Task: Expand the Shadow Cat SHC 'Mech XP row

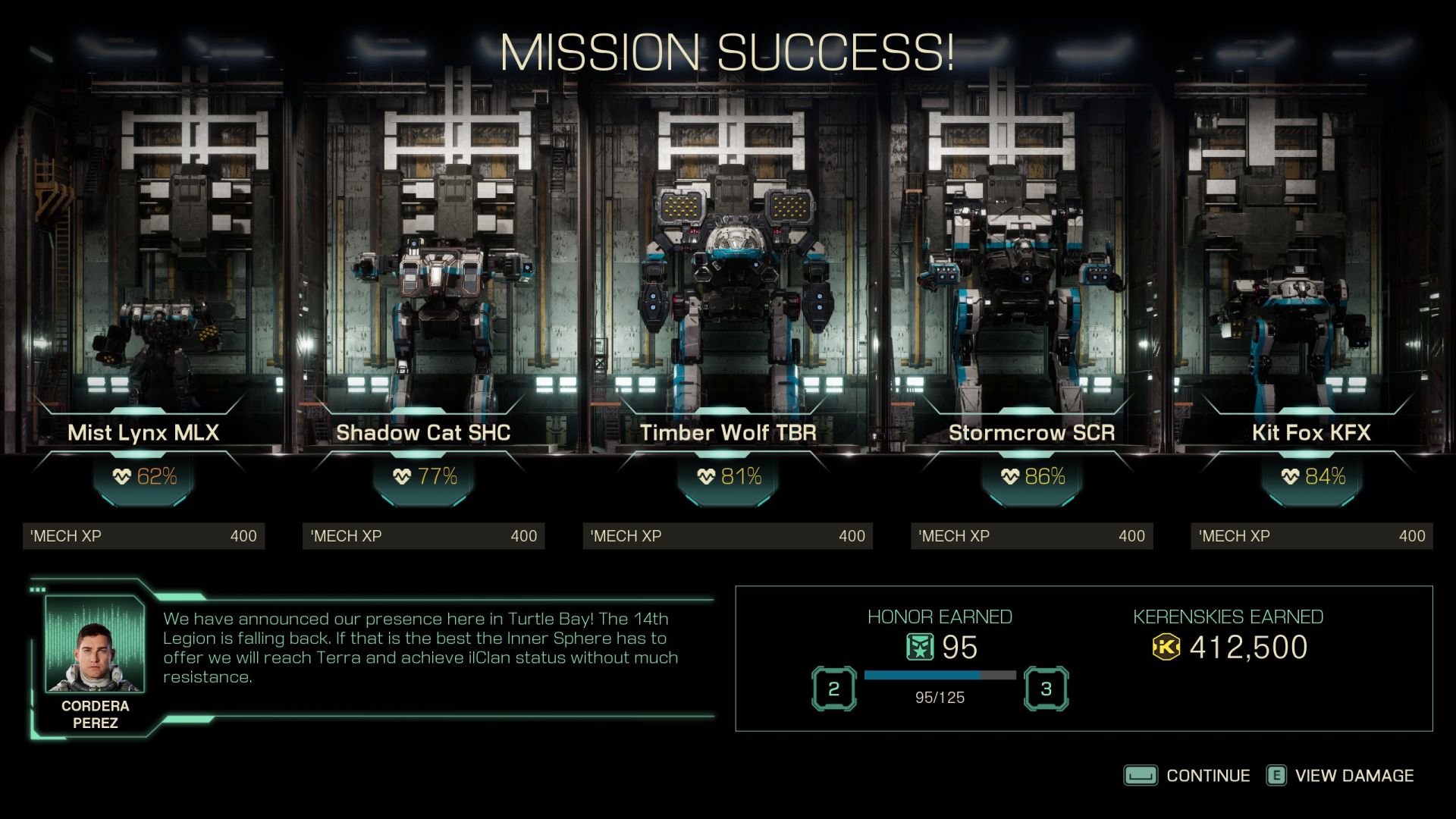Action: click(425, 535)
